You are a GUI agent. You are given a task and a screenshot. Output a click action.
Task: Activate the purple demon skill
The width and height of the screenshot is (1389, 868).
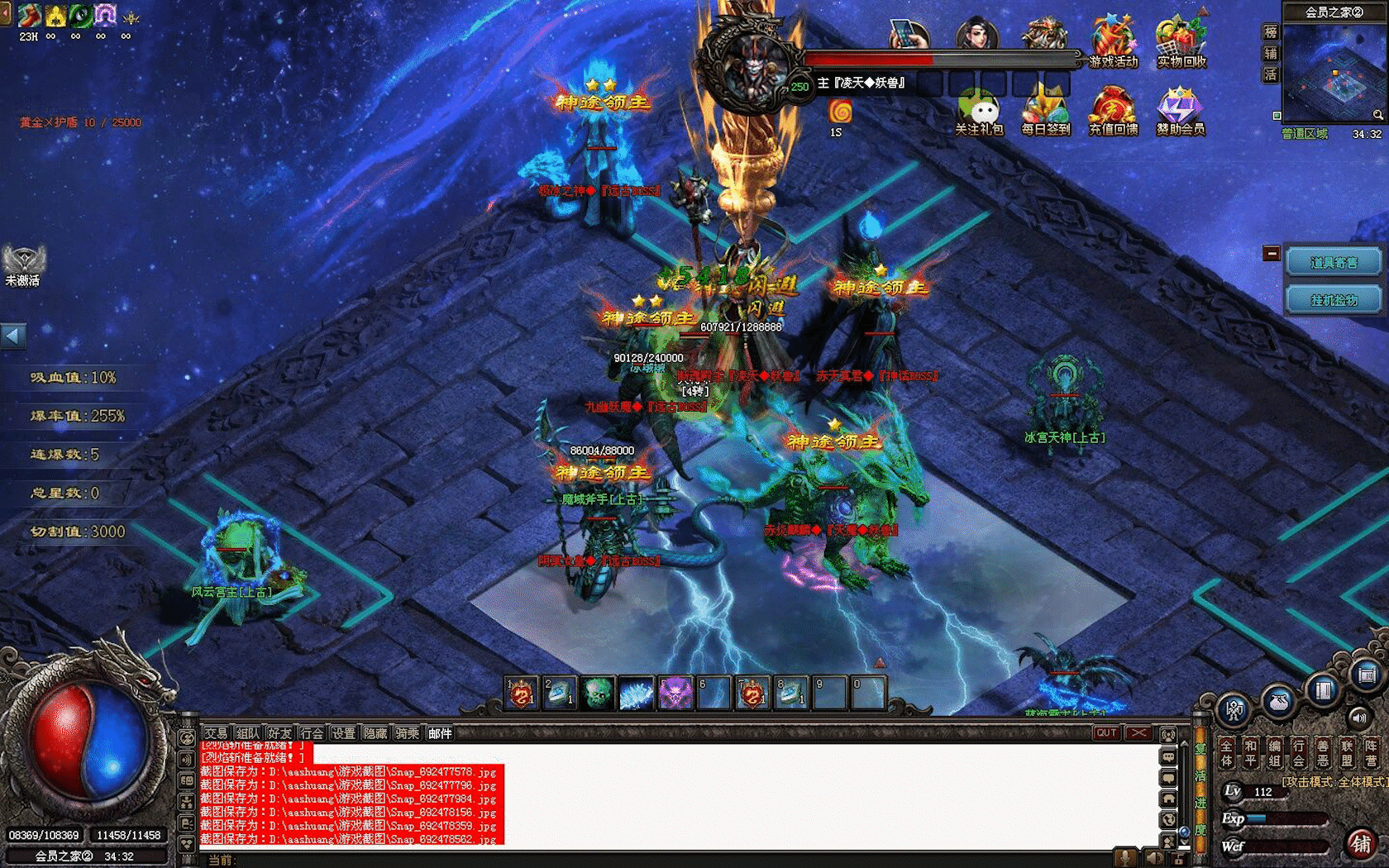[675, 693]
